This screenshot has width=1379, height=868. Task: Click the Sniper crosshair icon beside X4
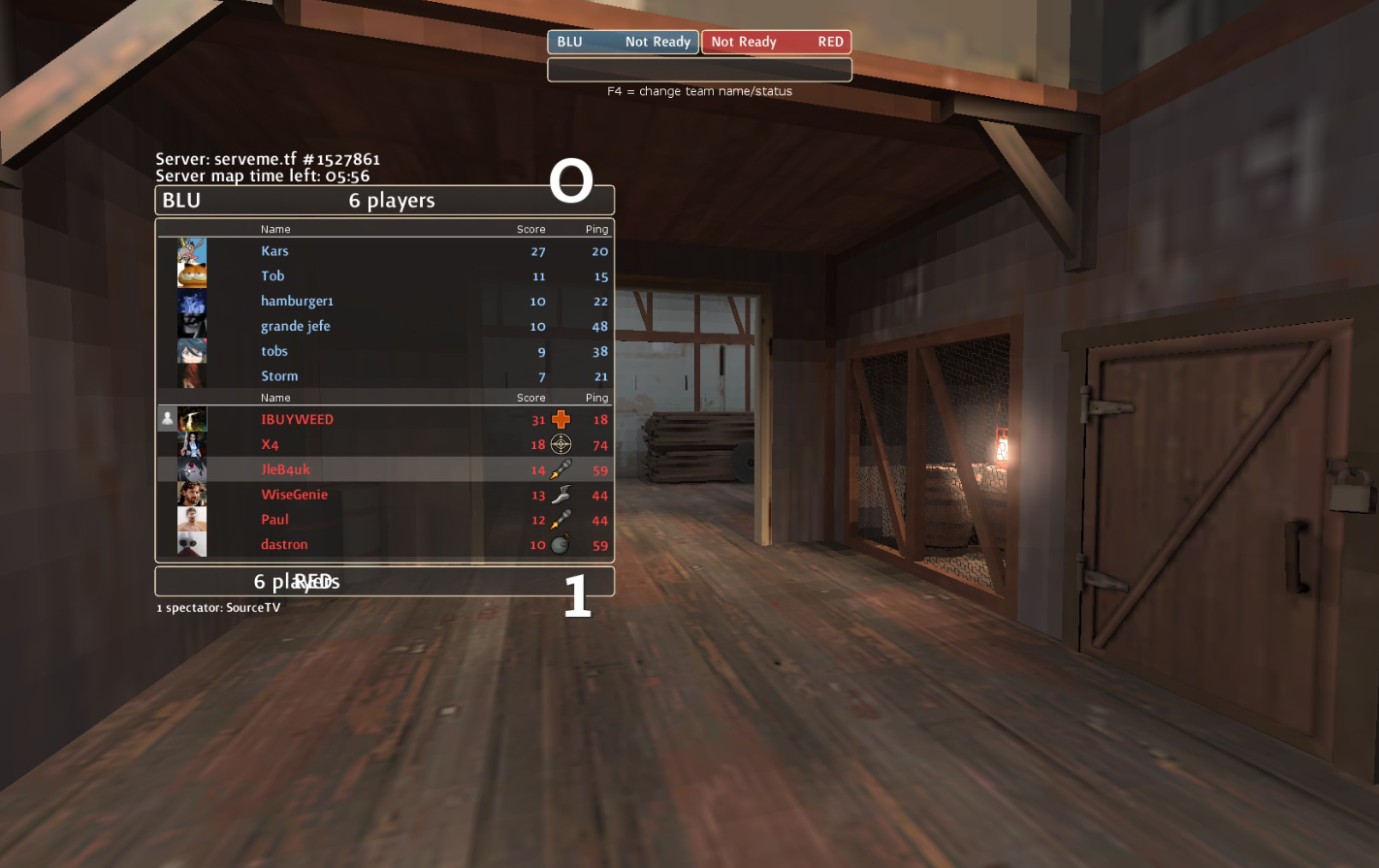pos(561,445)
